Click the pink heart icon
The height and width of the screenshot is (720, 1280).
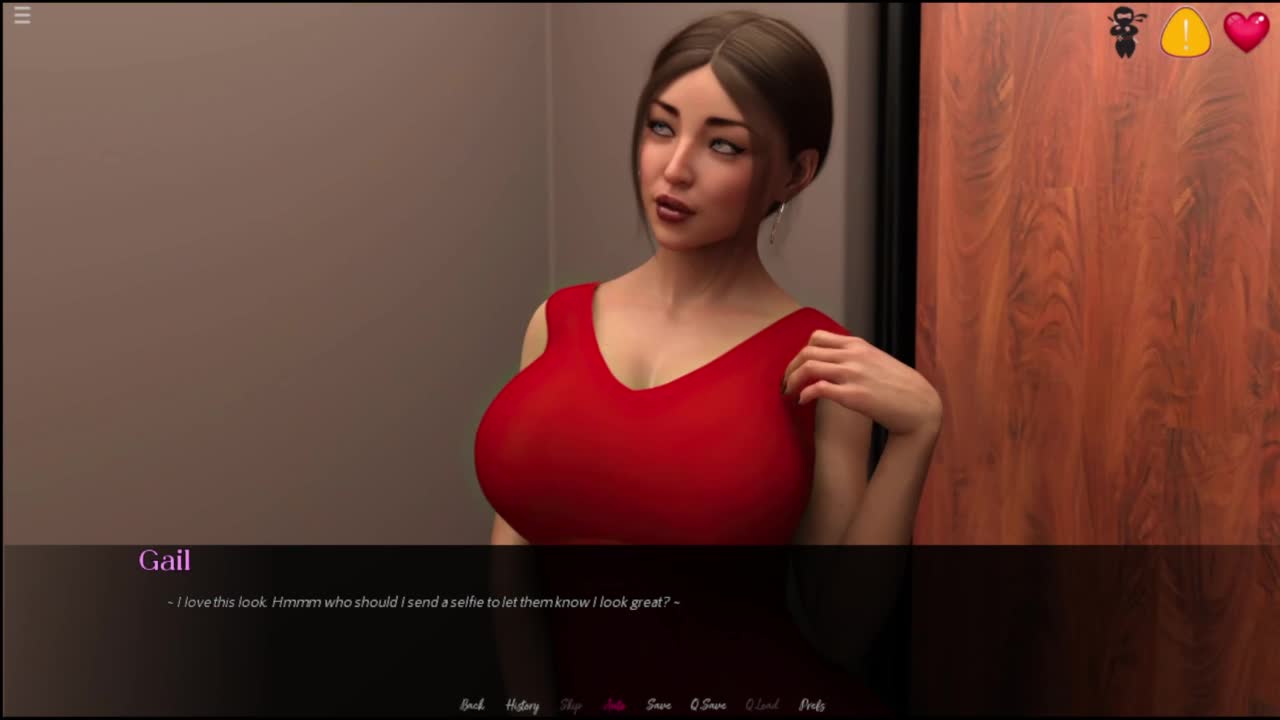click(x=1246, y=31)
